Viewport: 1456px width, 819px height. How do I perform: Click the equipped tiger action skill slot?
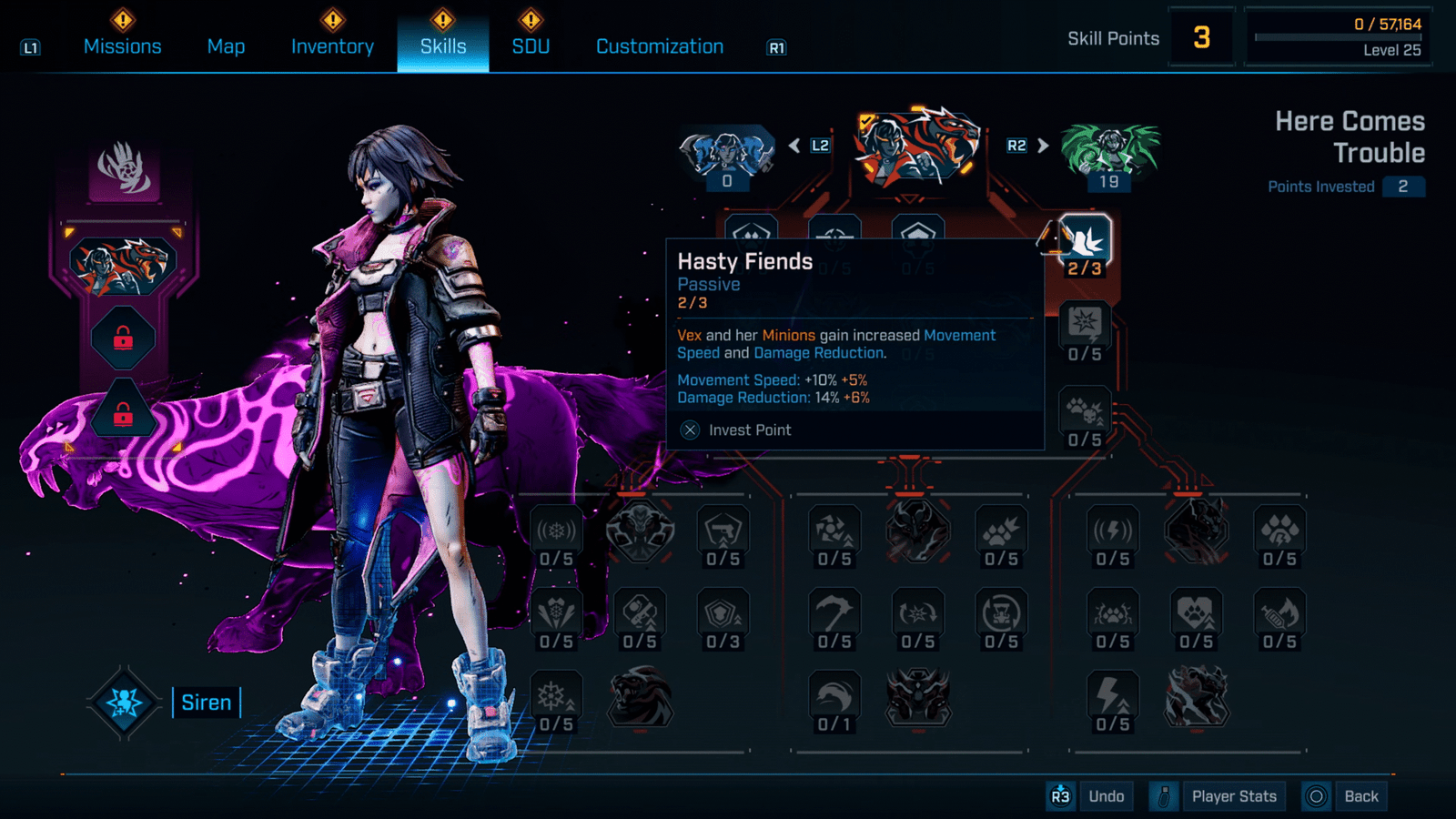click(123, 266)
